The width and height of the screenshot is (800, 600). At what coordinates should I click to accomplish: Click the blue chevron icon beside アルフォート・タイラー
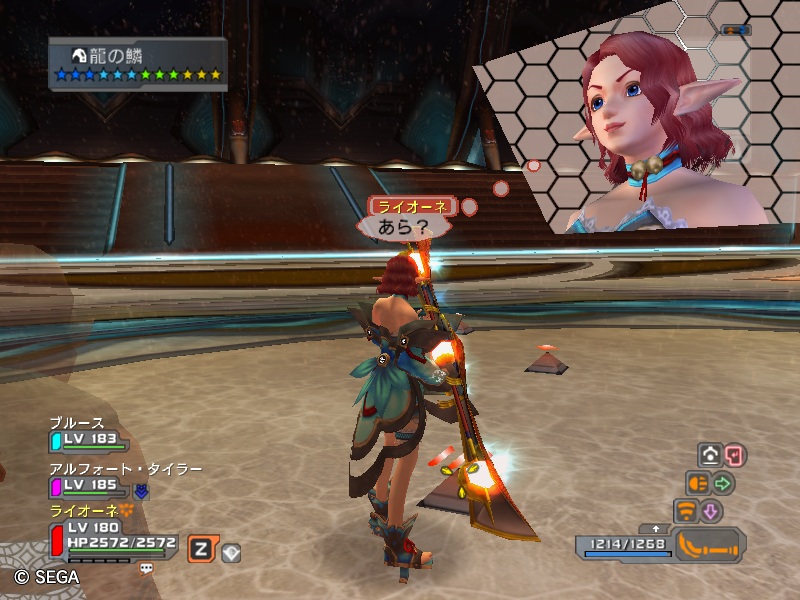[142, 490]
